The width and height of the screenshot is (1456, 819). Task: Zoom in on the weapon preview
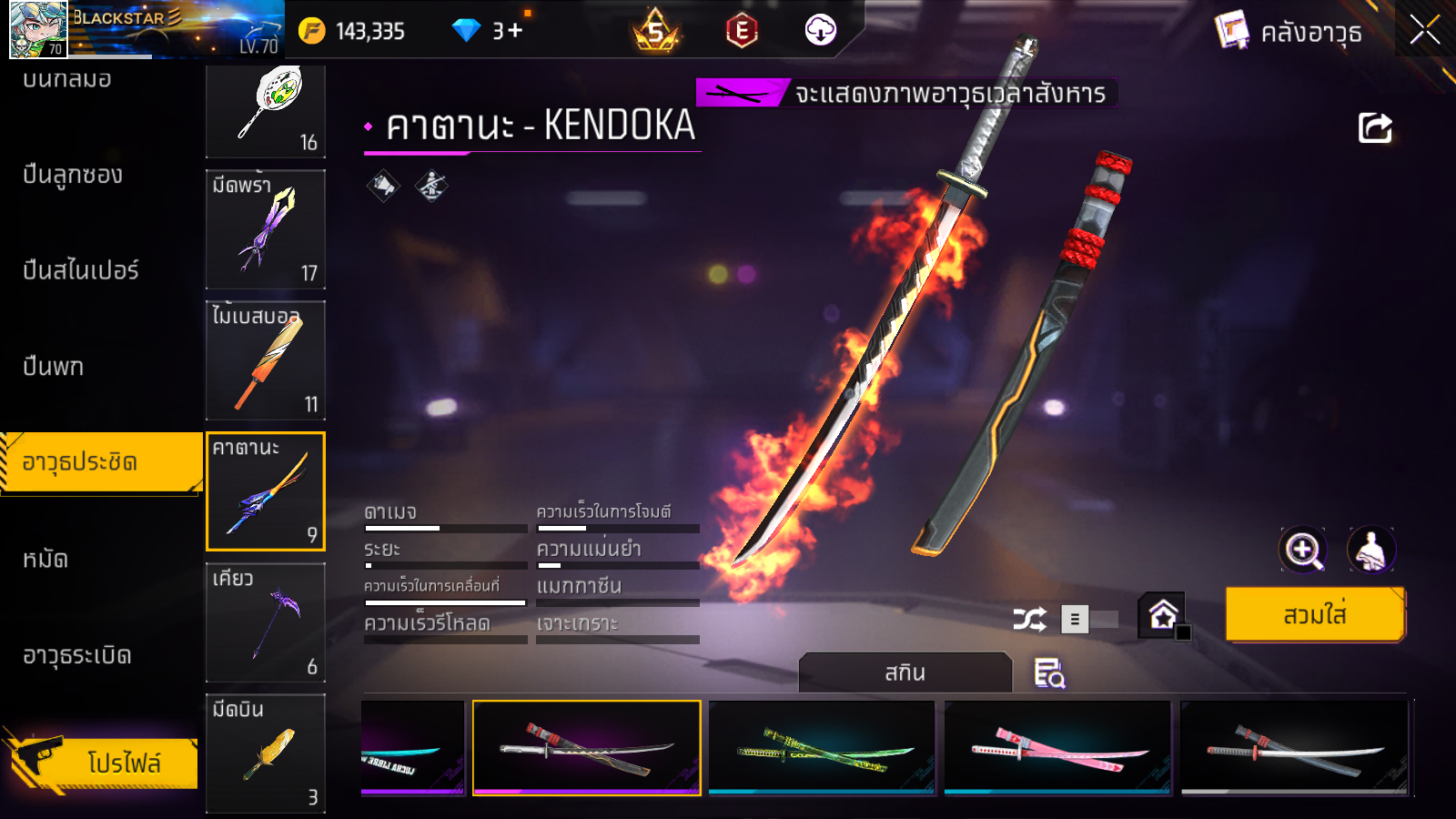tap(1302, 550)
